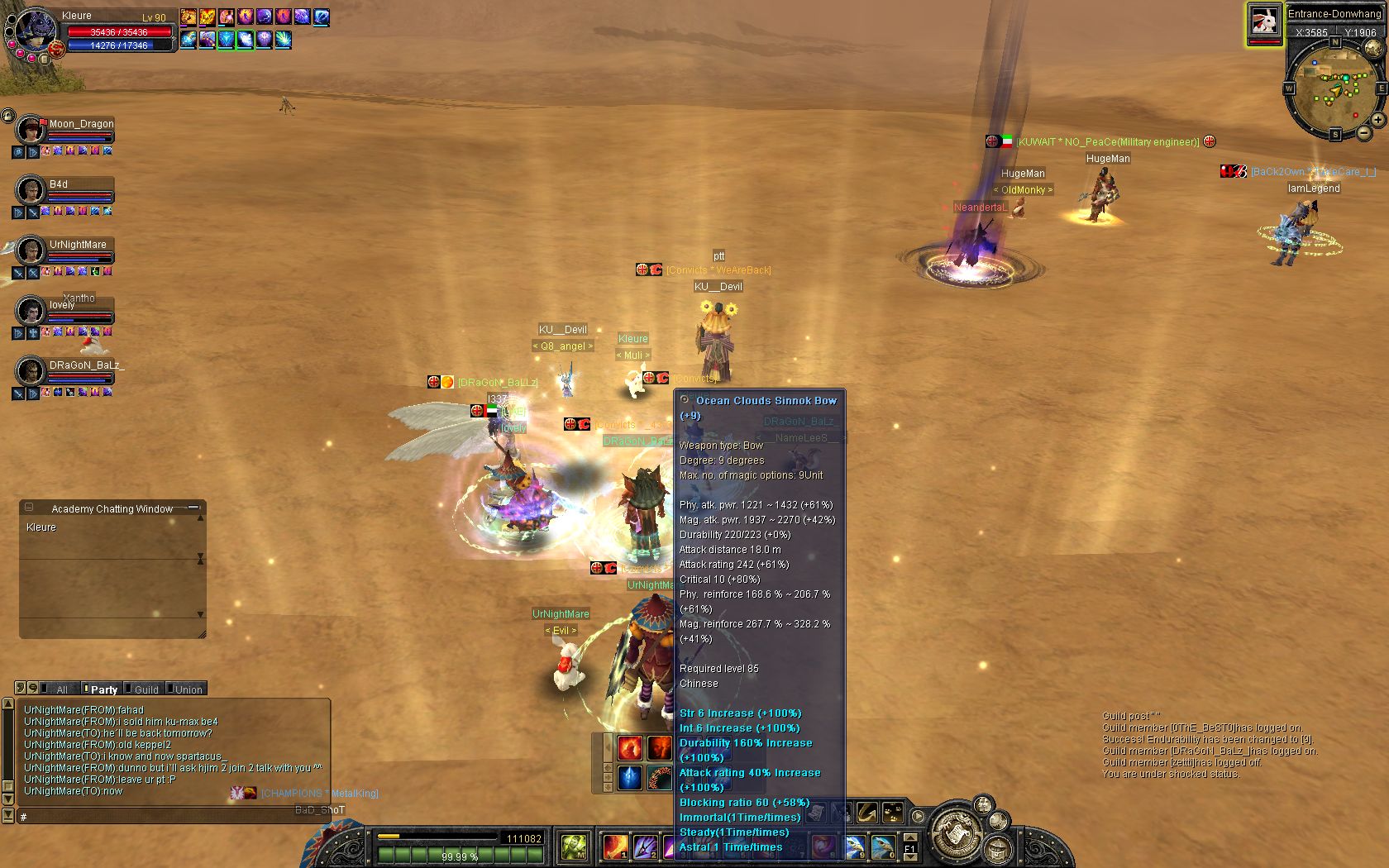Select party member B4d portrait
Viewport: 1389px width, 868px height.
click(x=31, y=190)
